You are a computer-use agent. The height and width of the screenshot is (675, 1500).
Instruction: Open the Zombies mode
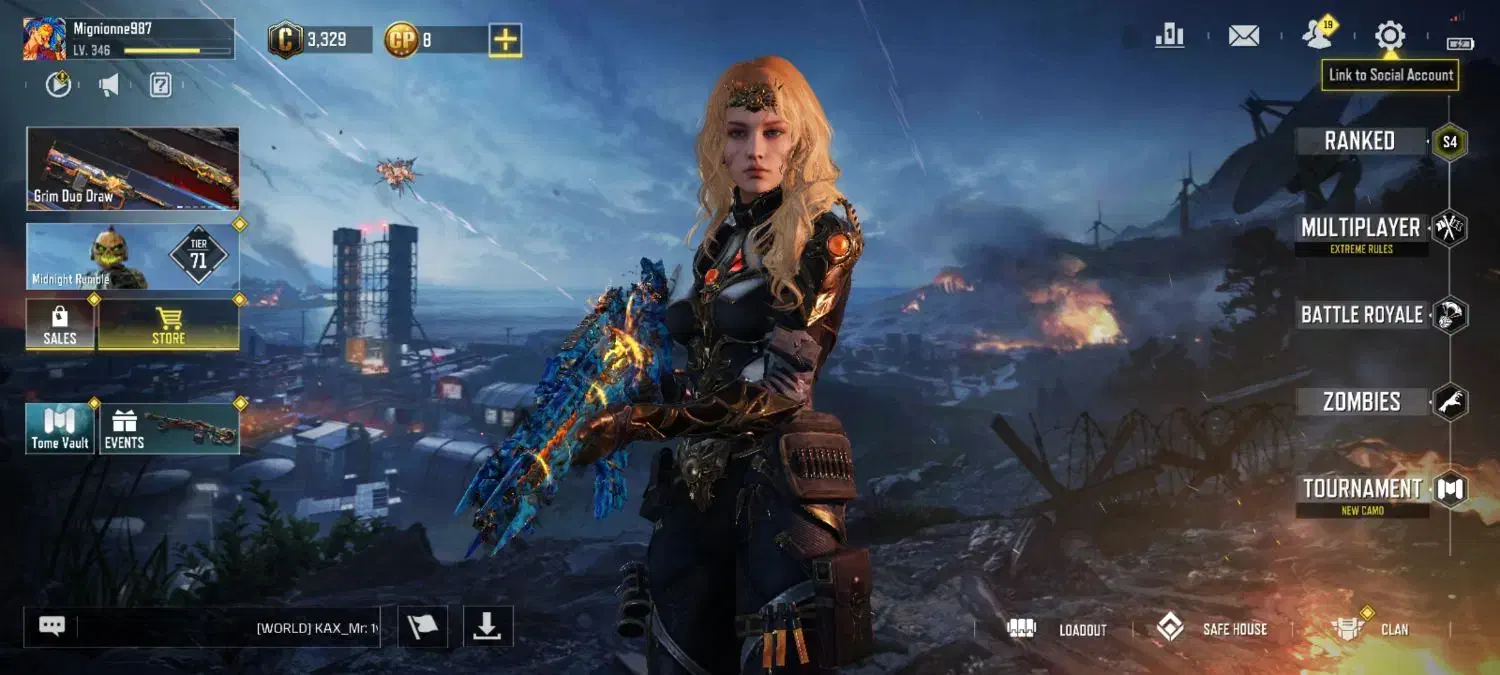[x=1361, y=402]
